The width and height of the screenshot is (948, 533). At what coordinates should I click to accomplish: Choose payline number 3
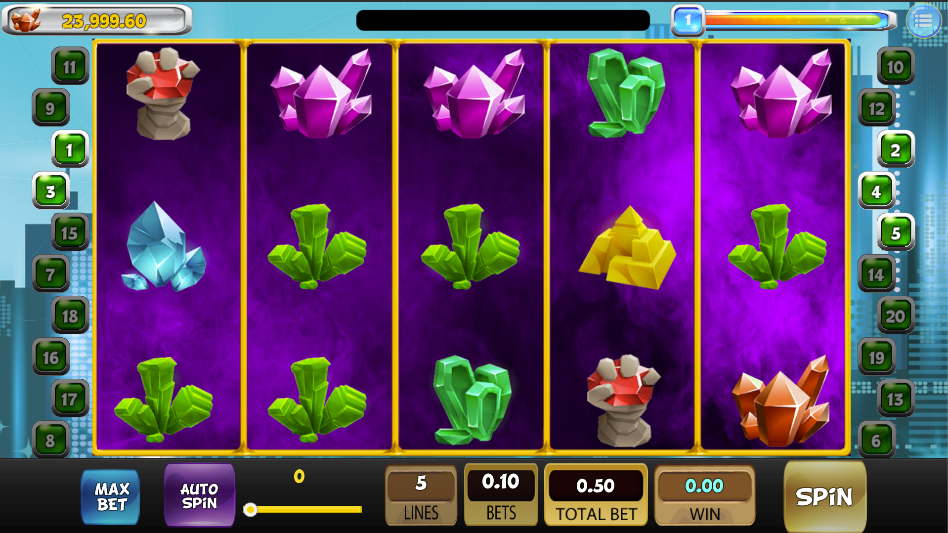coord(50,190)
